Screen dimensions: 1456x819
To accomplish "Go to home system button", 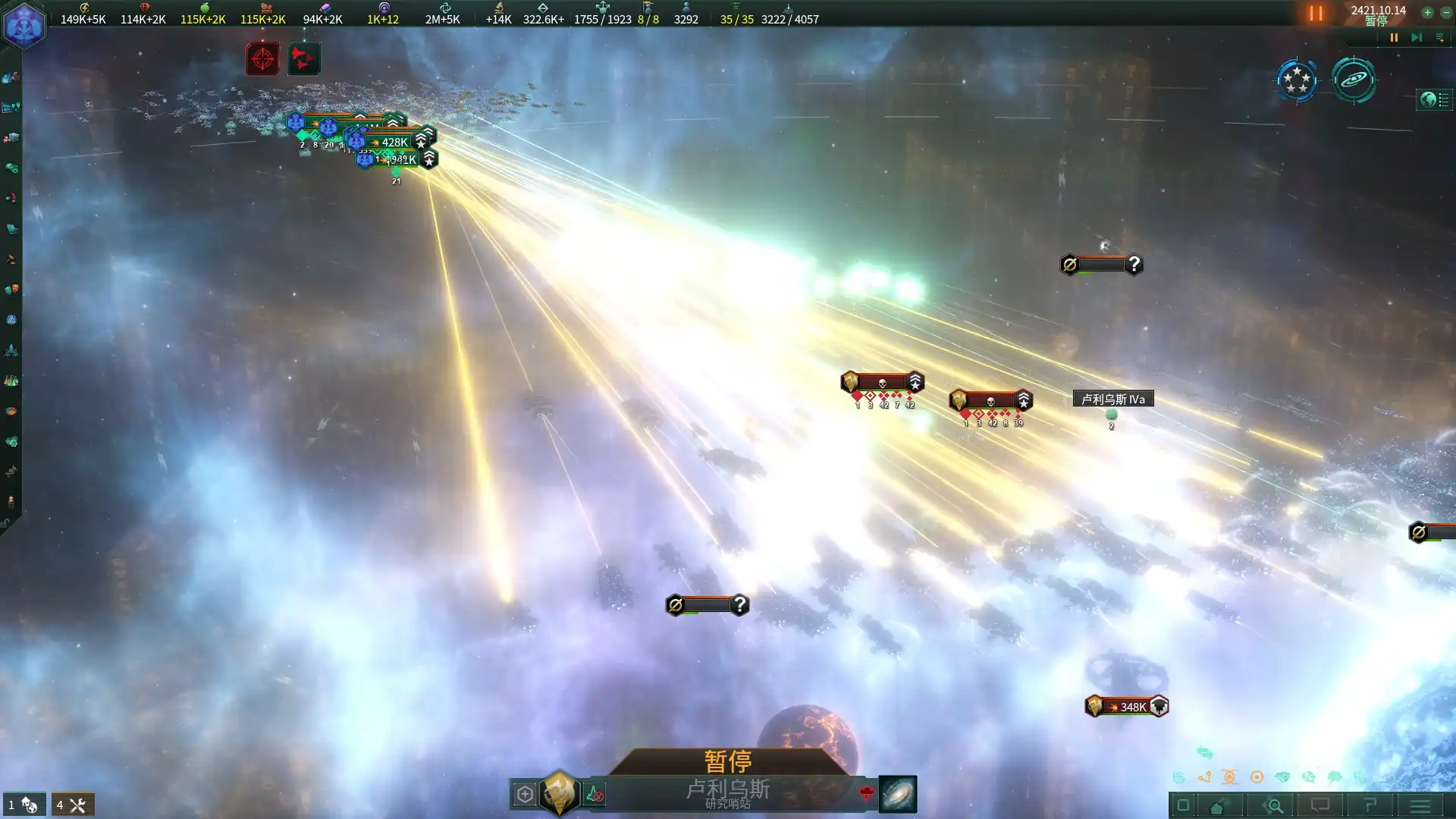I will [x=1217, y=805].
